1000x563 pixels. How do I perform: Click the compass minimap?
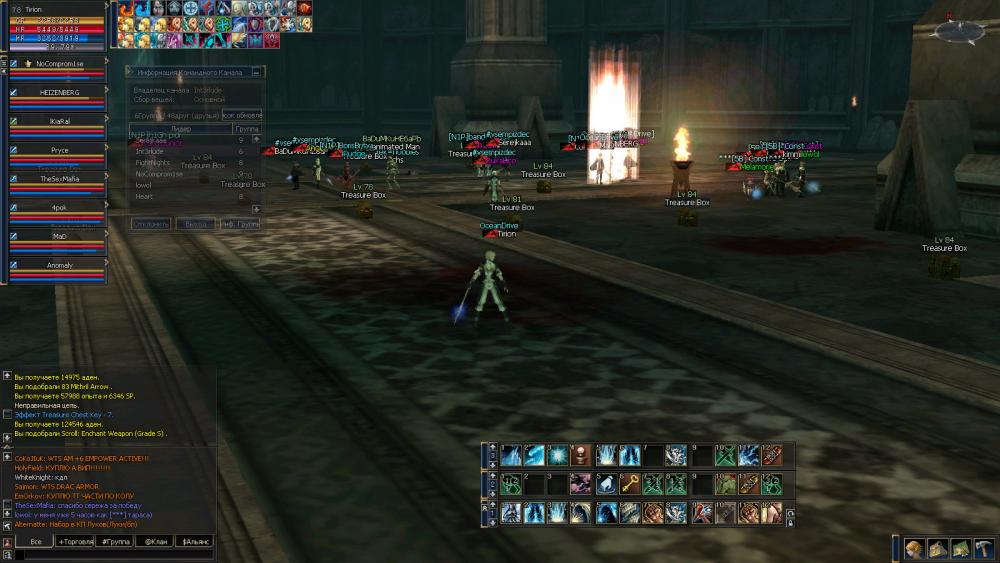pyautogui.click(x=957, y=31)
